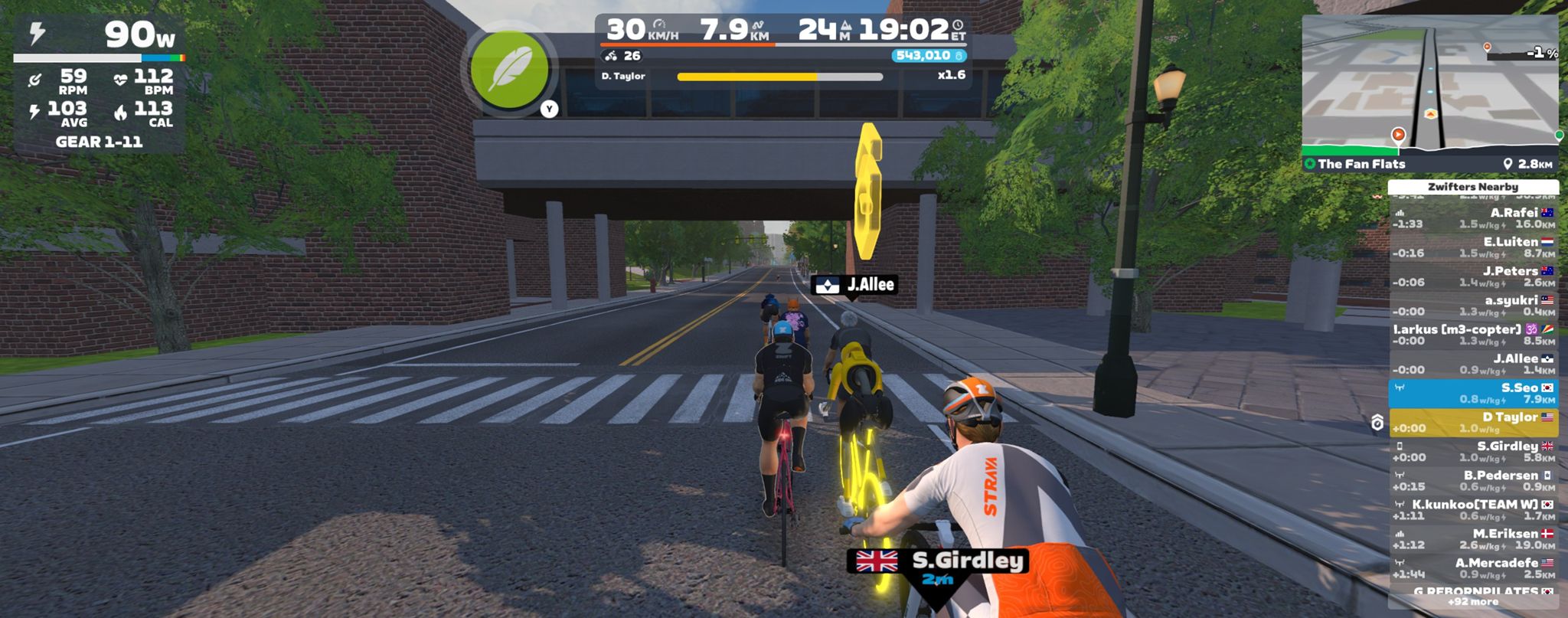Click the J.Allee rider name tag
The image size is (1568, 618).
(x=854, y=285)
